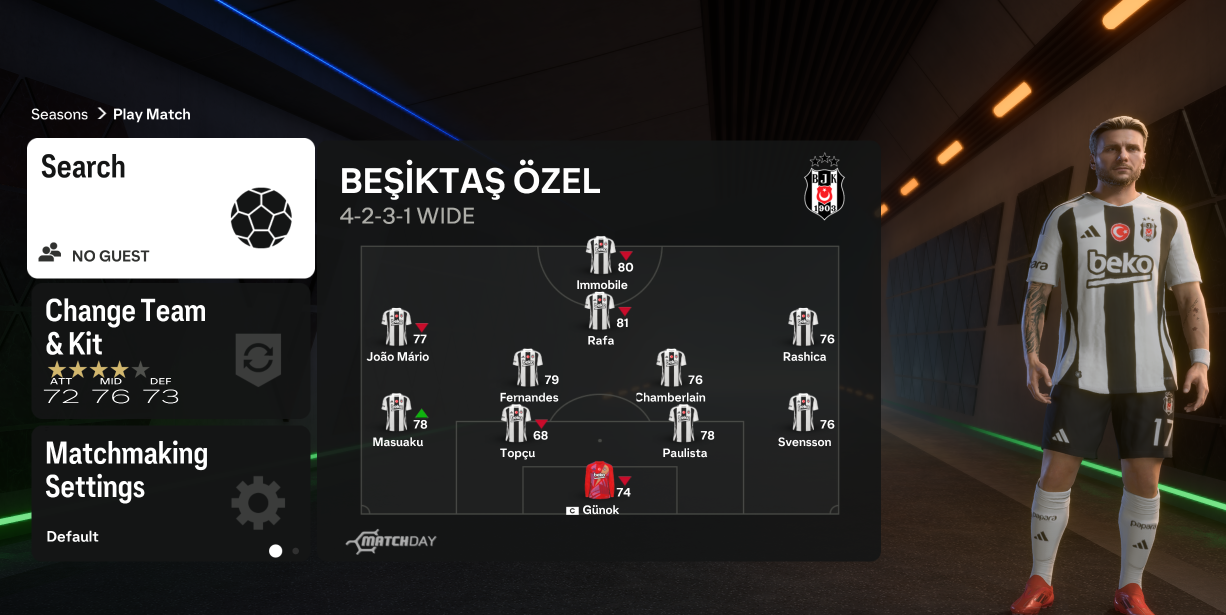1226x615 pixels.
Task: Pick Fernandes in midfield
Action: [x=527, y=369]
